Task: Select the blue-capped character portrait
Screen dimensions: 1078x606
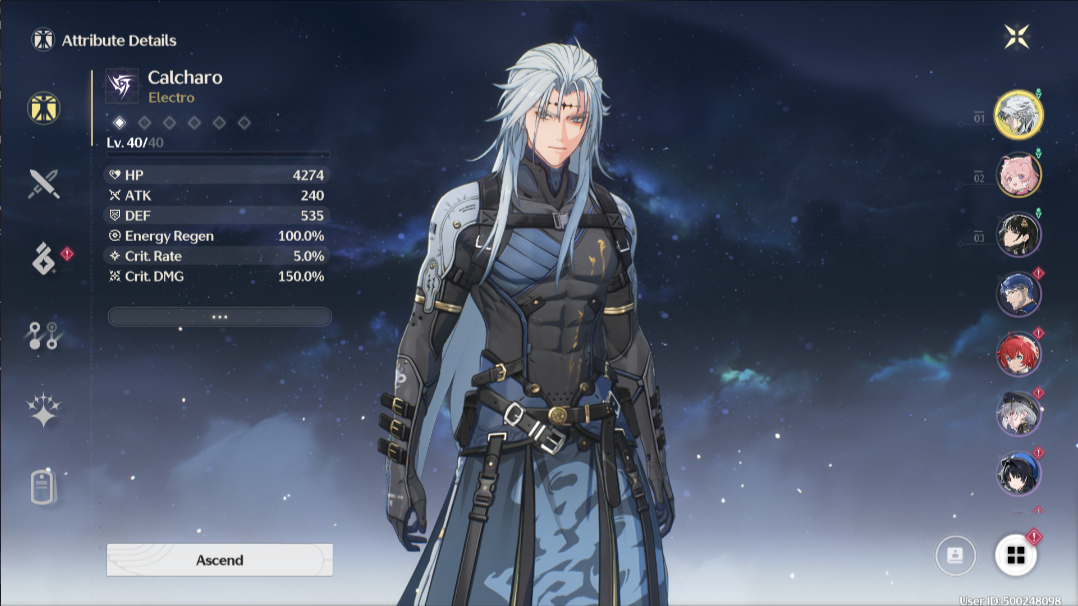Action: tap(1019, 294)
